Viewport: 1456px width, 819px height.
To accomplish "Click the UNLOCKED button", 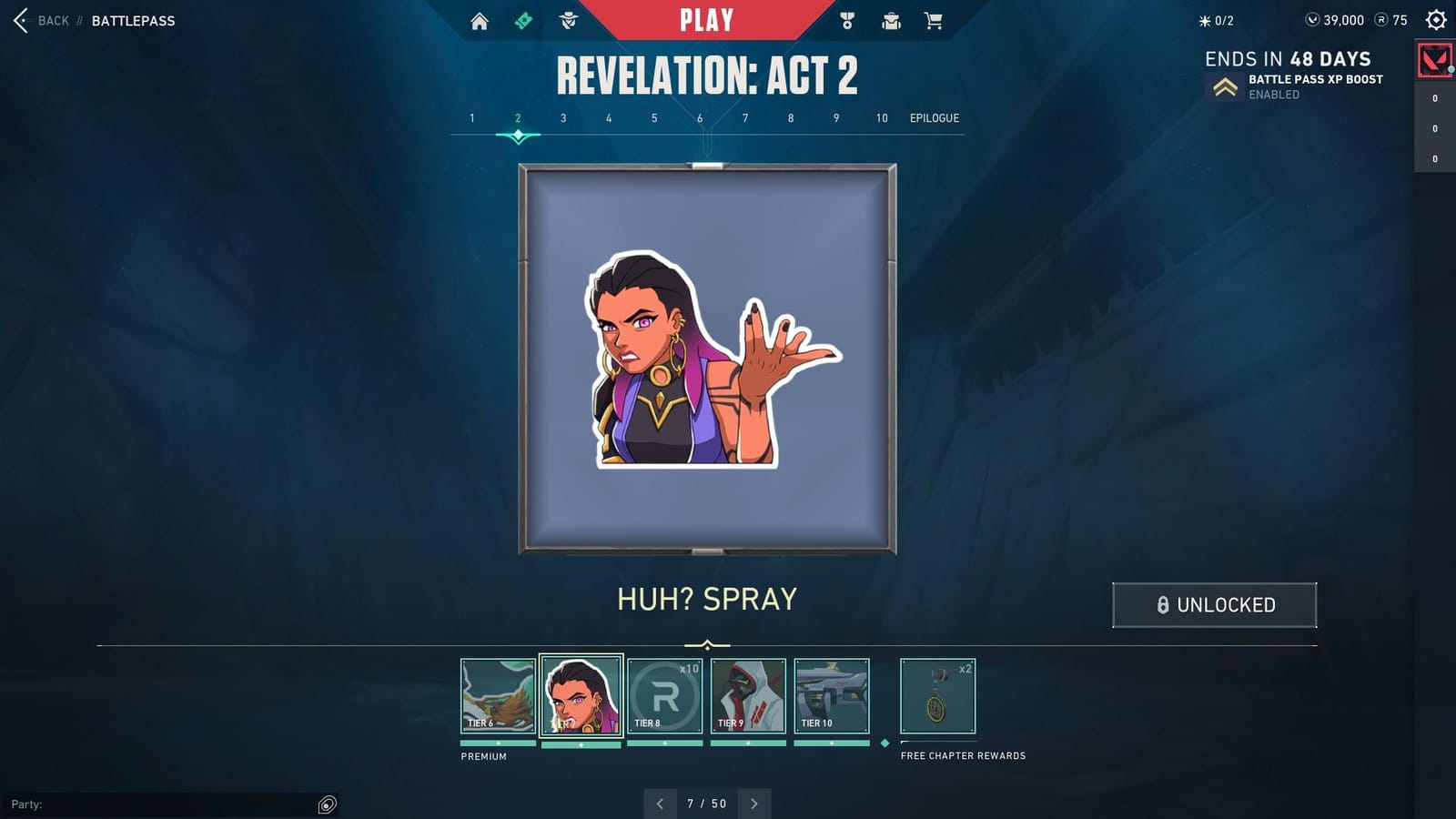I will 1213,604.
